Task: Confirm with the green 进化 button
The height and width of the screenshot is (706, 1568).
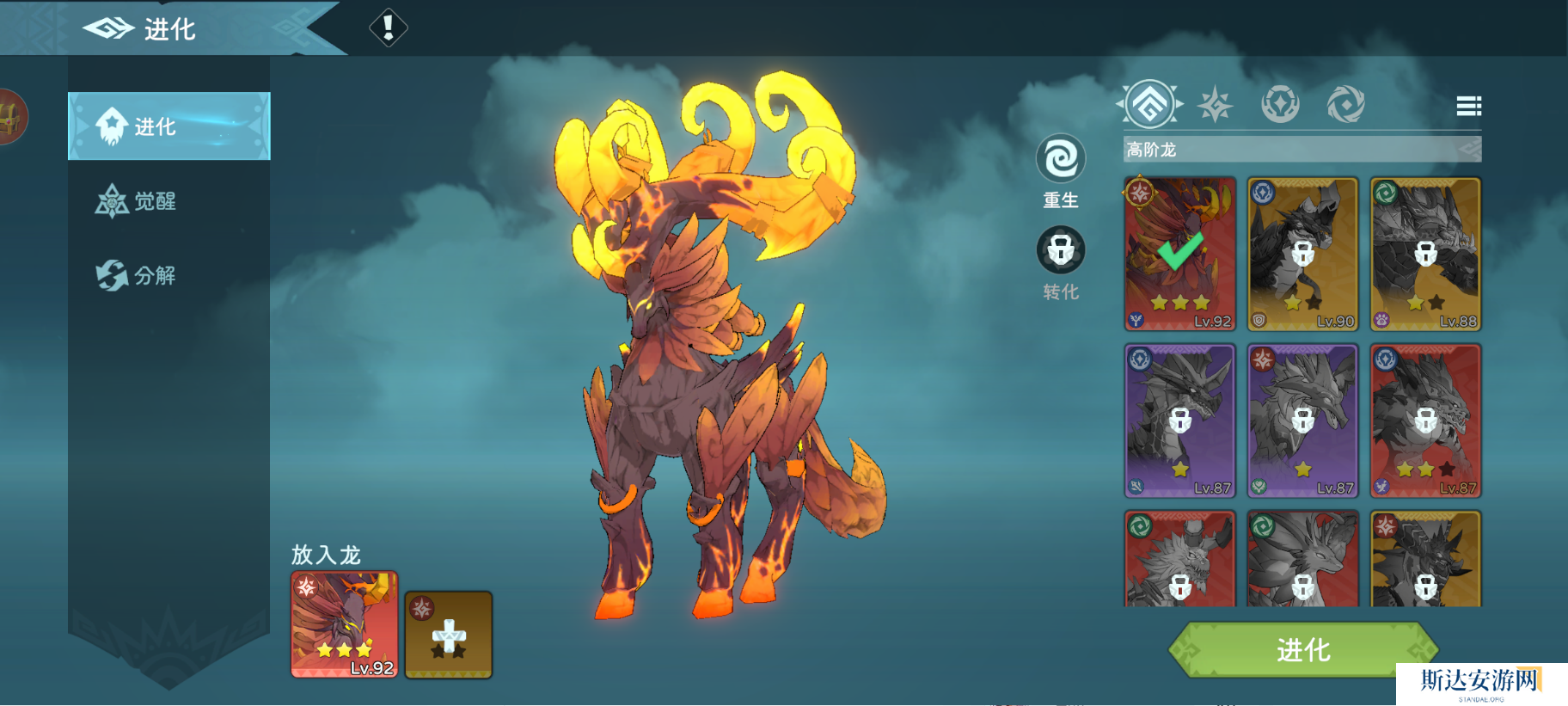Action: [1302, 649]
